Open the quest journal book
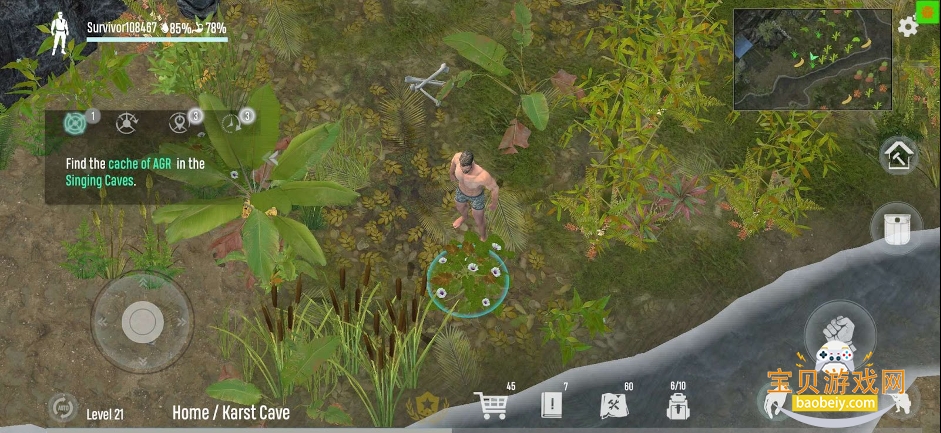This screenshot has height=433, width=941. 552,404
